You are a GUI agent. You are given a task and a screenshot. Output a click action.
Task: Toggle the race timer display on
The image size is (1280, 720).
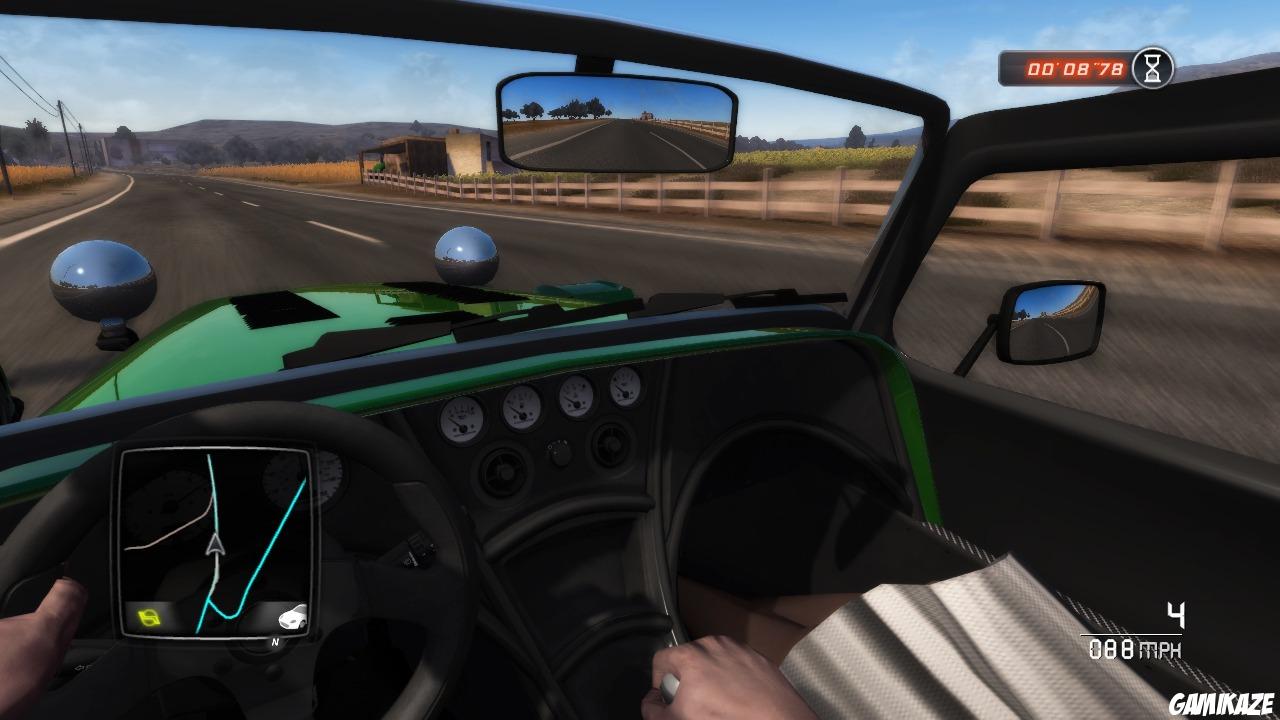[1075, 67]
